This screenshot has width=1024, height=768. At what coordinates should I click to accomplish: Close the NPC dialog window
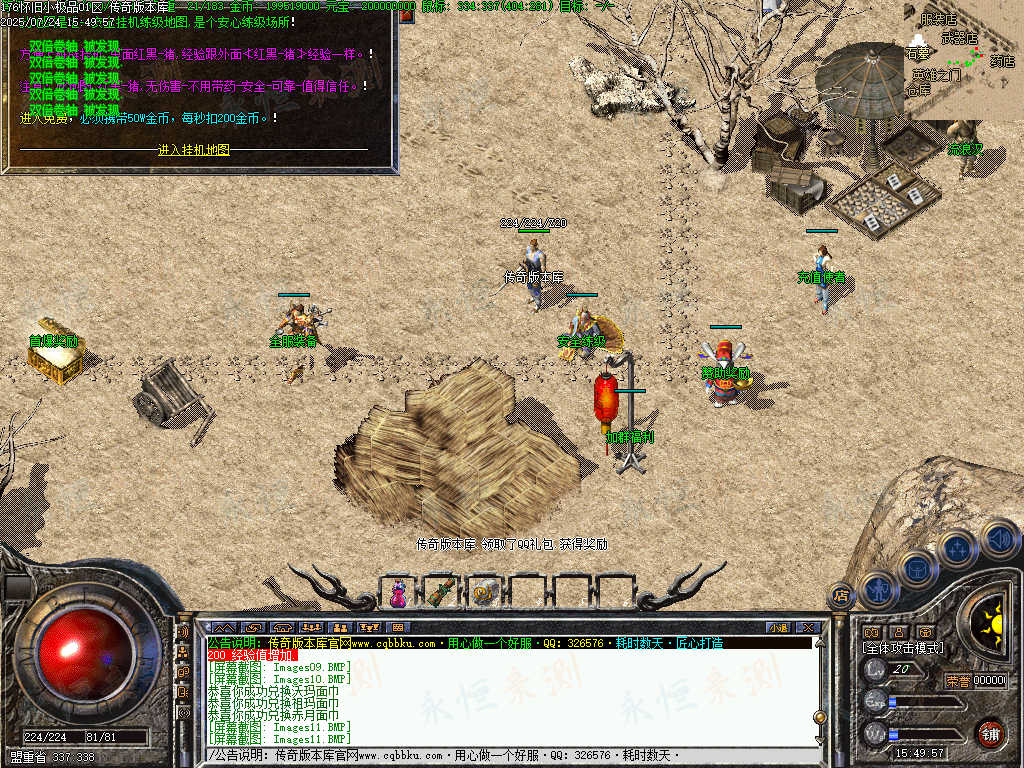coord(407,15)
